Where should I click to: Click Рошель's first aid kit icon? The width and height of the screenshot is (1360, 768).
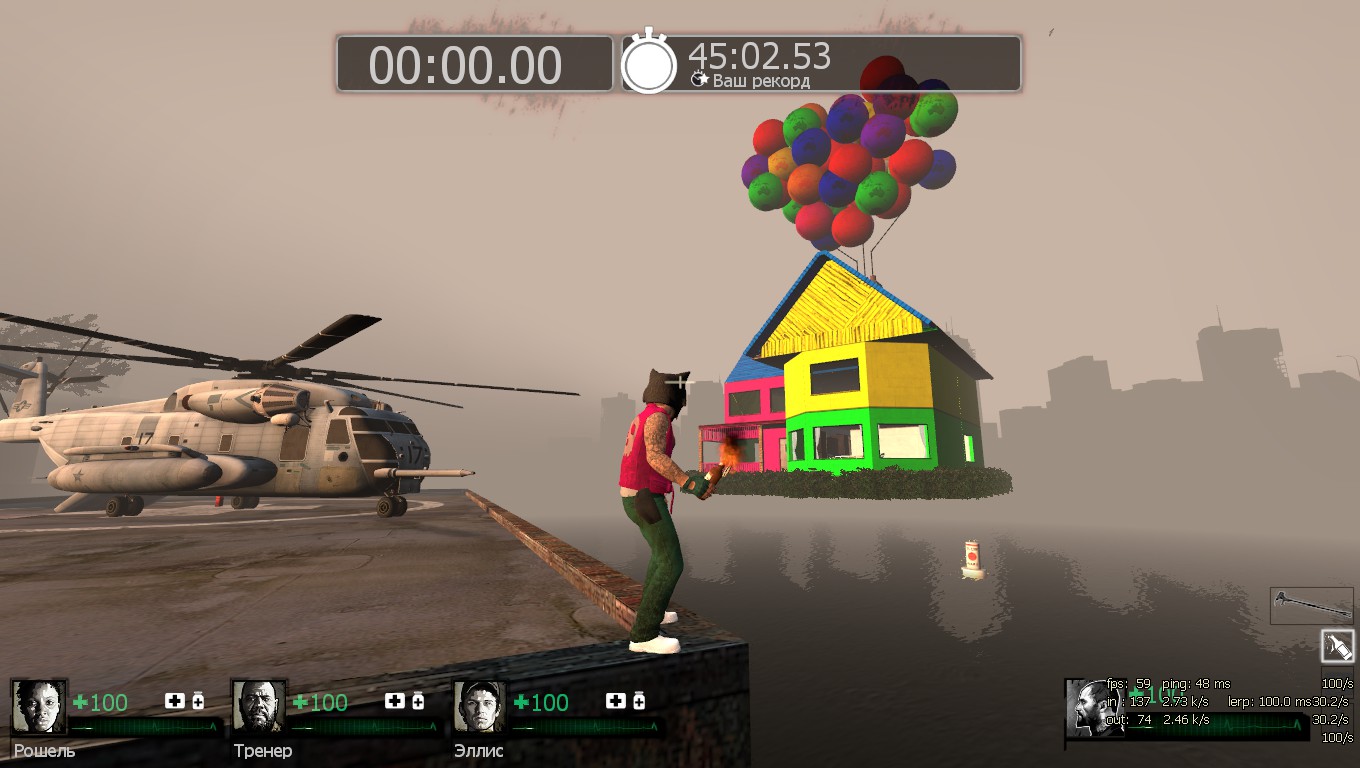click(175, 701)
